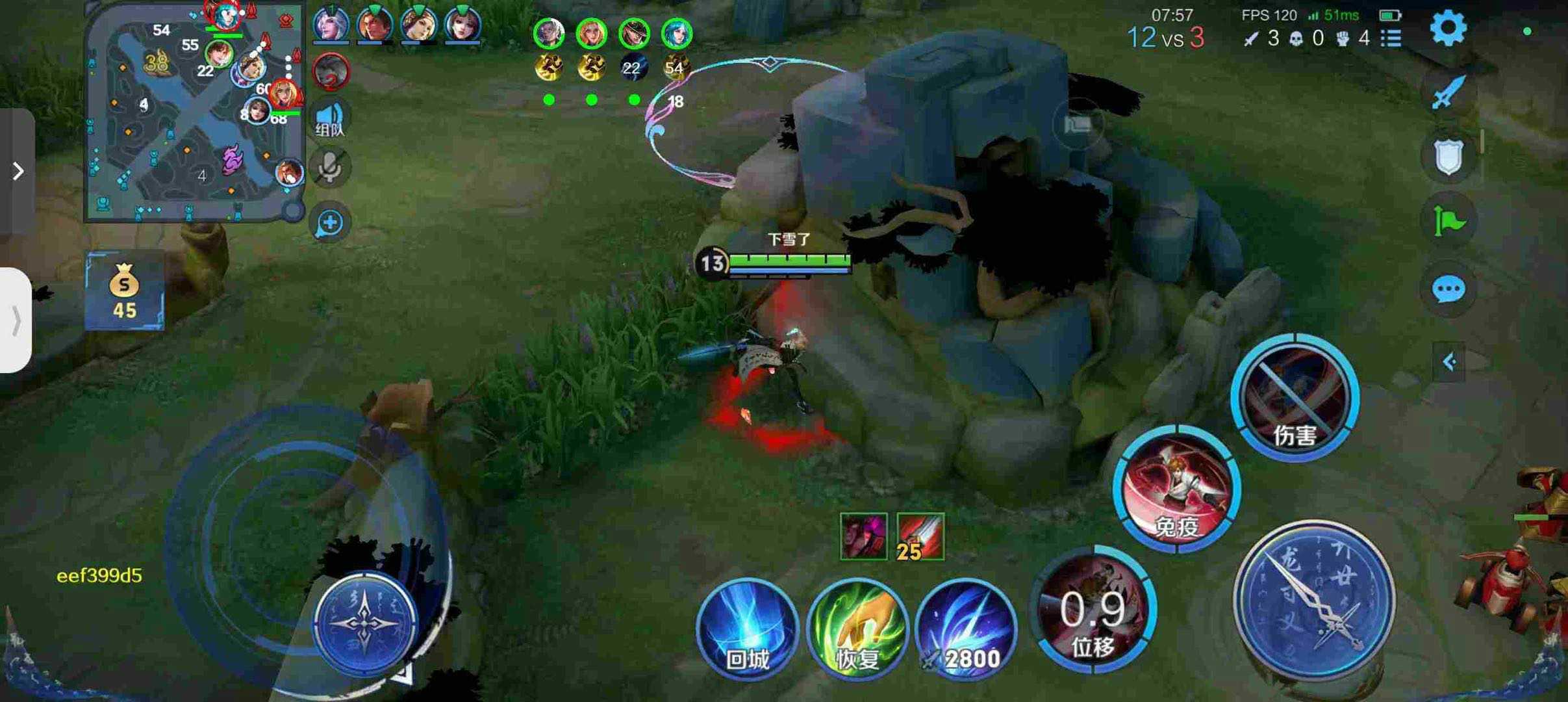The image size is (1568, 702).
Task: Expand the left edge panel chevron
Action: tap(16, 170)
